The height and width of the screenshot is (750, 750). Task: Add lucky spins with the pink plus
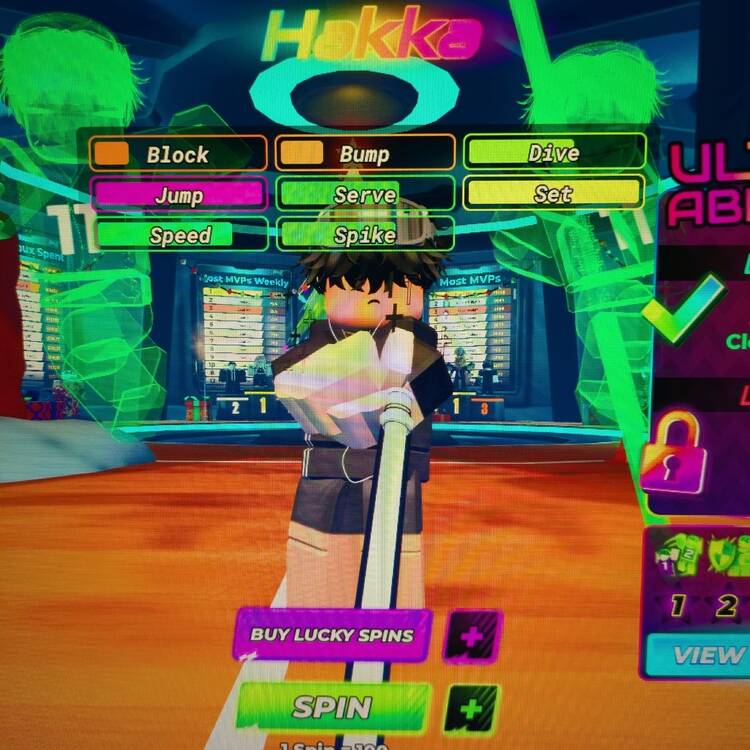[471, 636]
